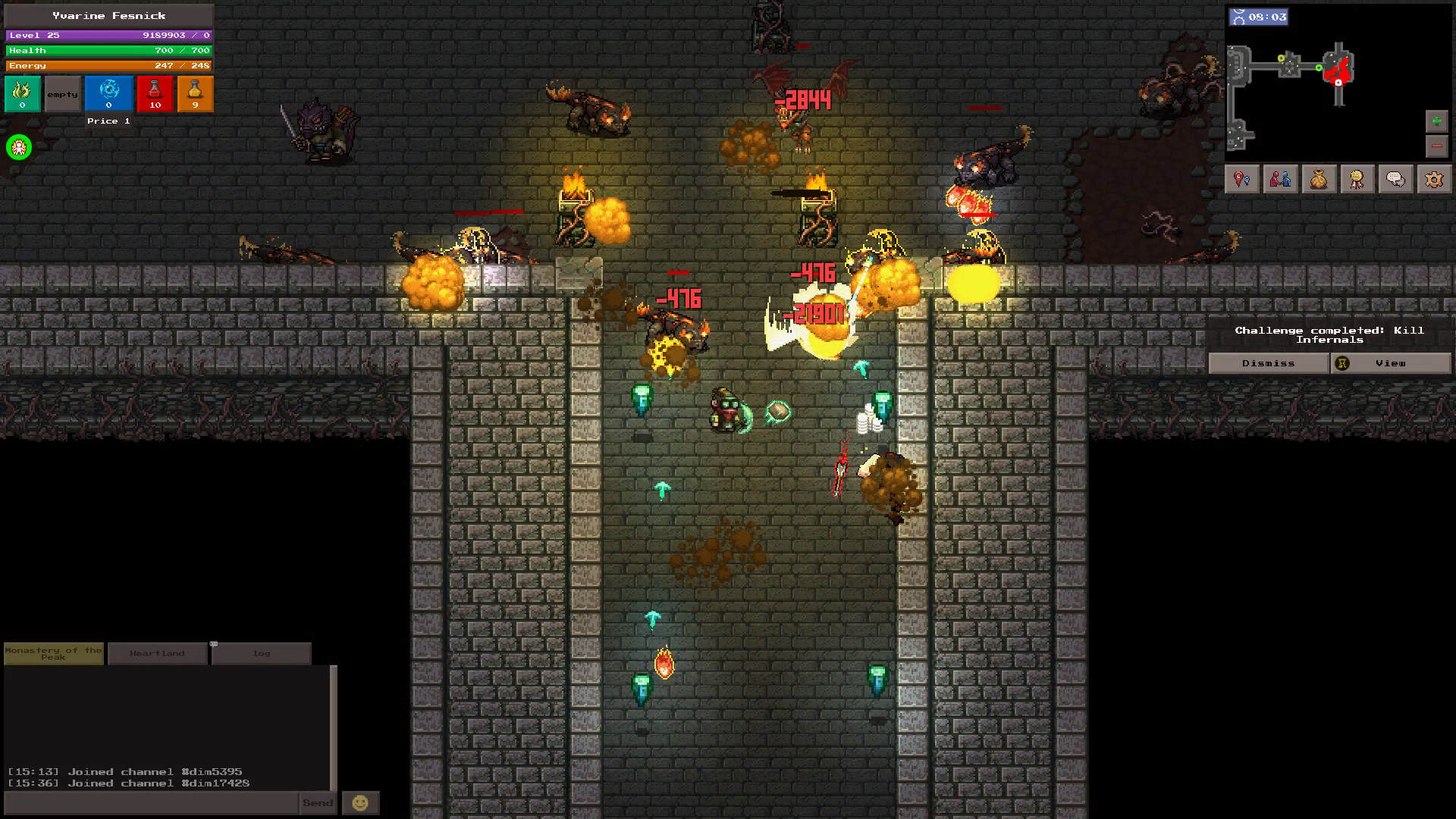Open the log chat tab
Screen dimensions: 1456x819
click(261, 653)
